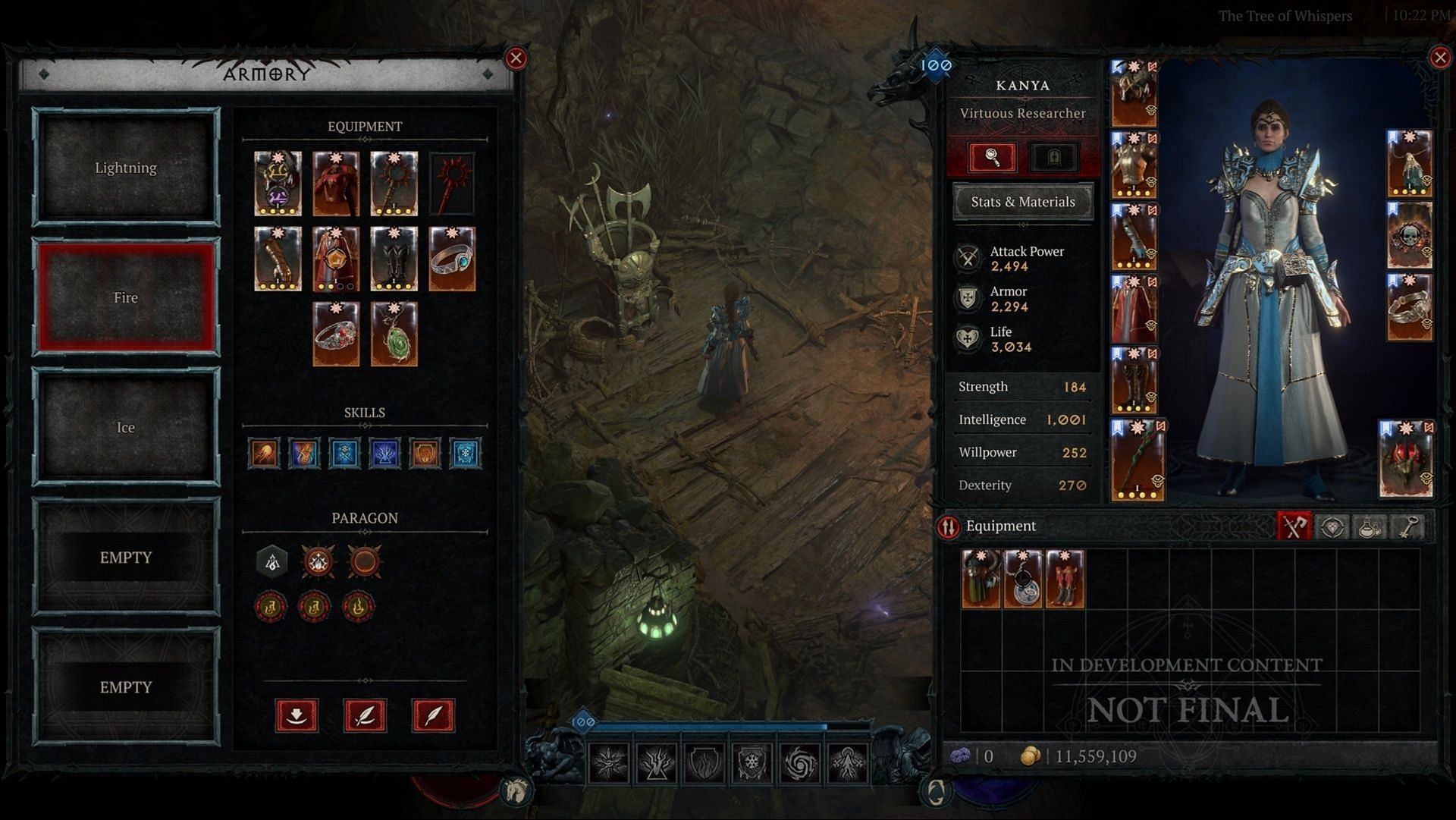Close the character inventory panel
Screen dimensions: 1456x820
tap(1440, 57)
